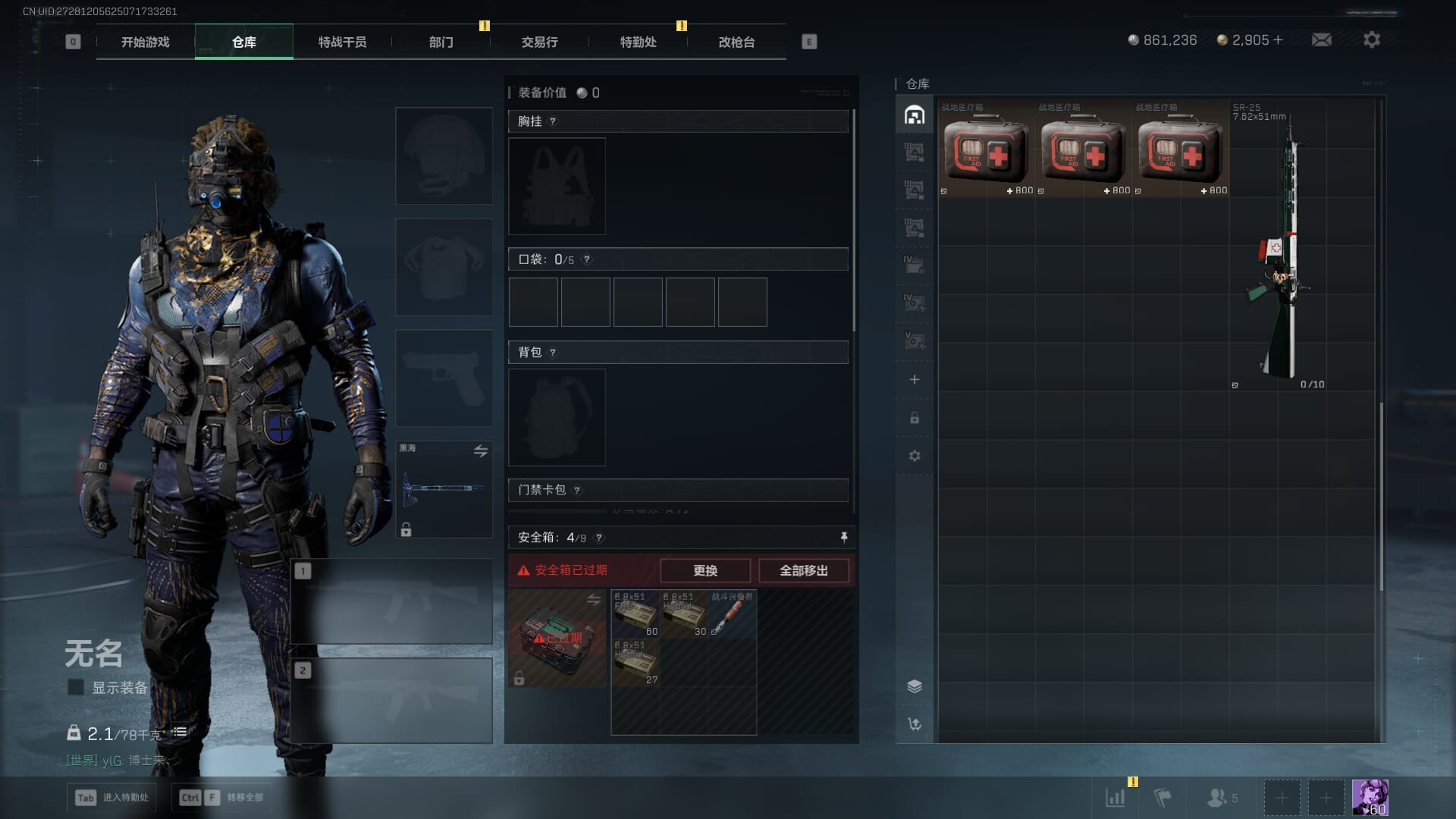Add a warehouse expansion with the plus icon
The width and height of the screenshot is (1456, 819).
pos(915,379)
